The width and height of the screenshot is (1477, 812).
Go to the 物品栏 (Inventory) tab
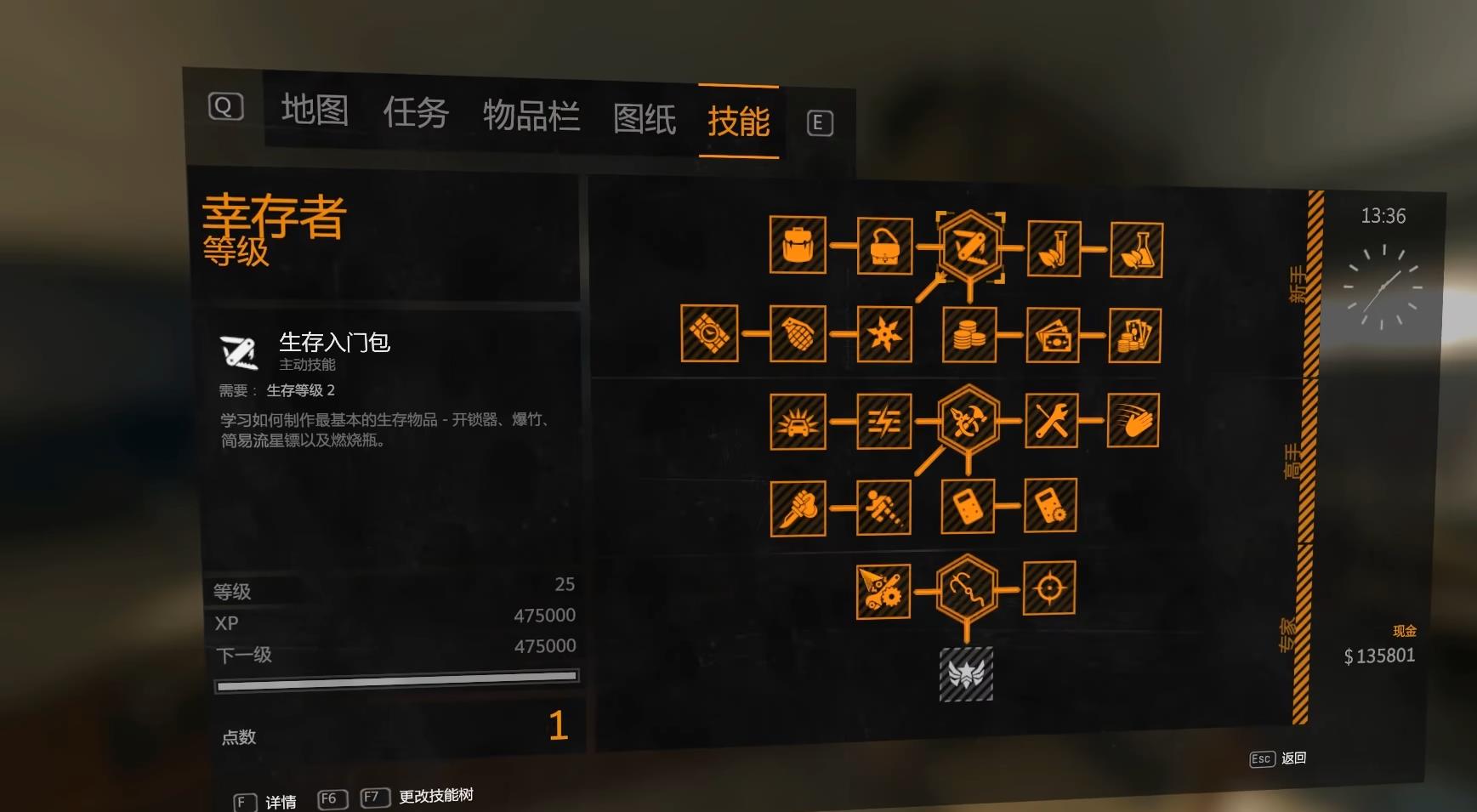tap(531, 116)
